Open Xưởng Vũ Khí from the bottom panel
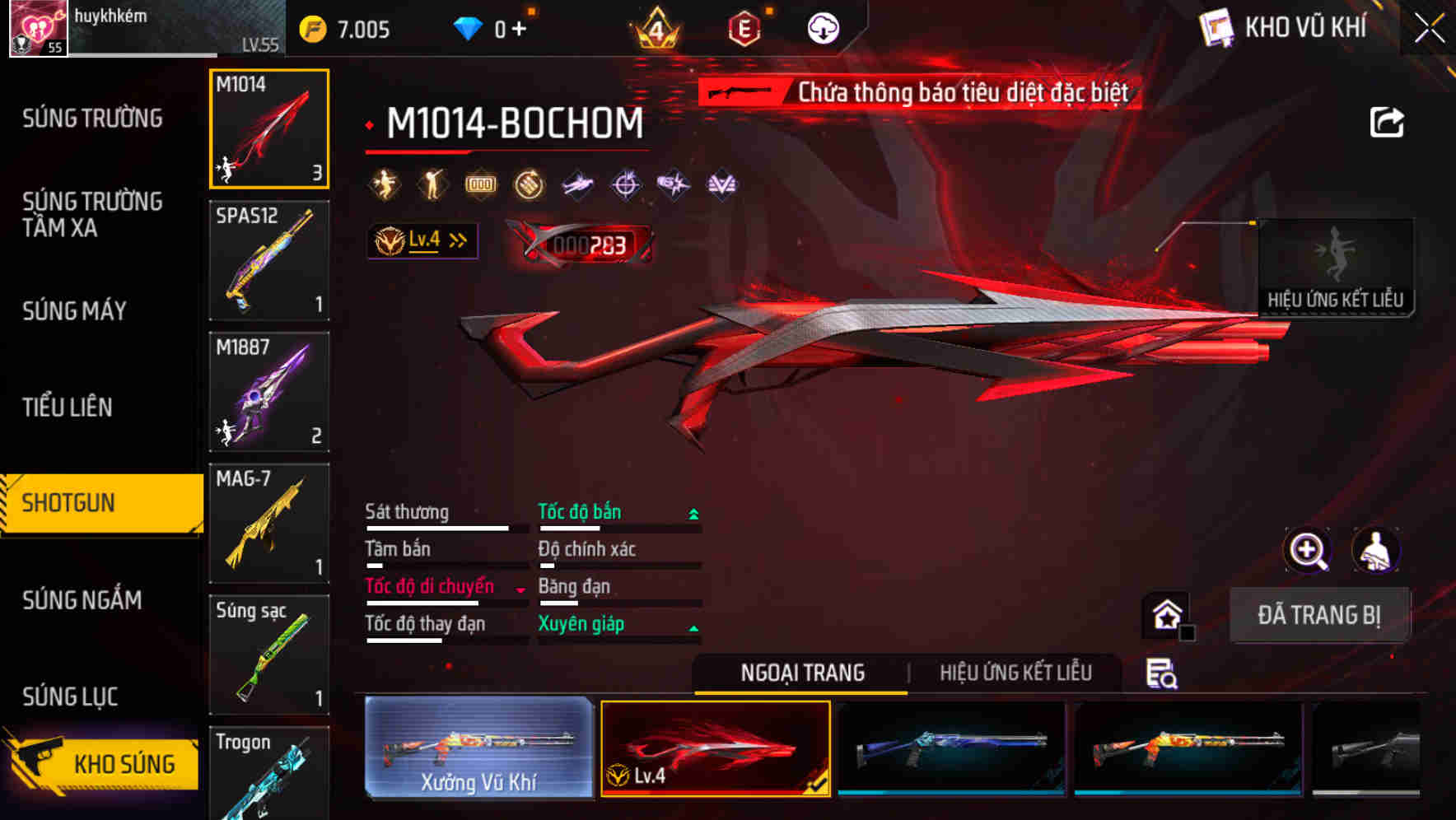The height and width of the screenshot is (820, 1456). click(x=477, y=749)
